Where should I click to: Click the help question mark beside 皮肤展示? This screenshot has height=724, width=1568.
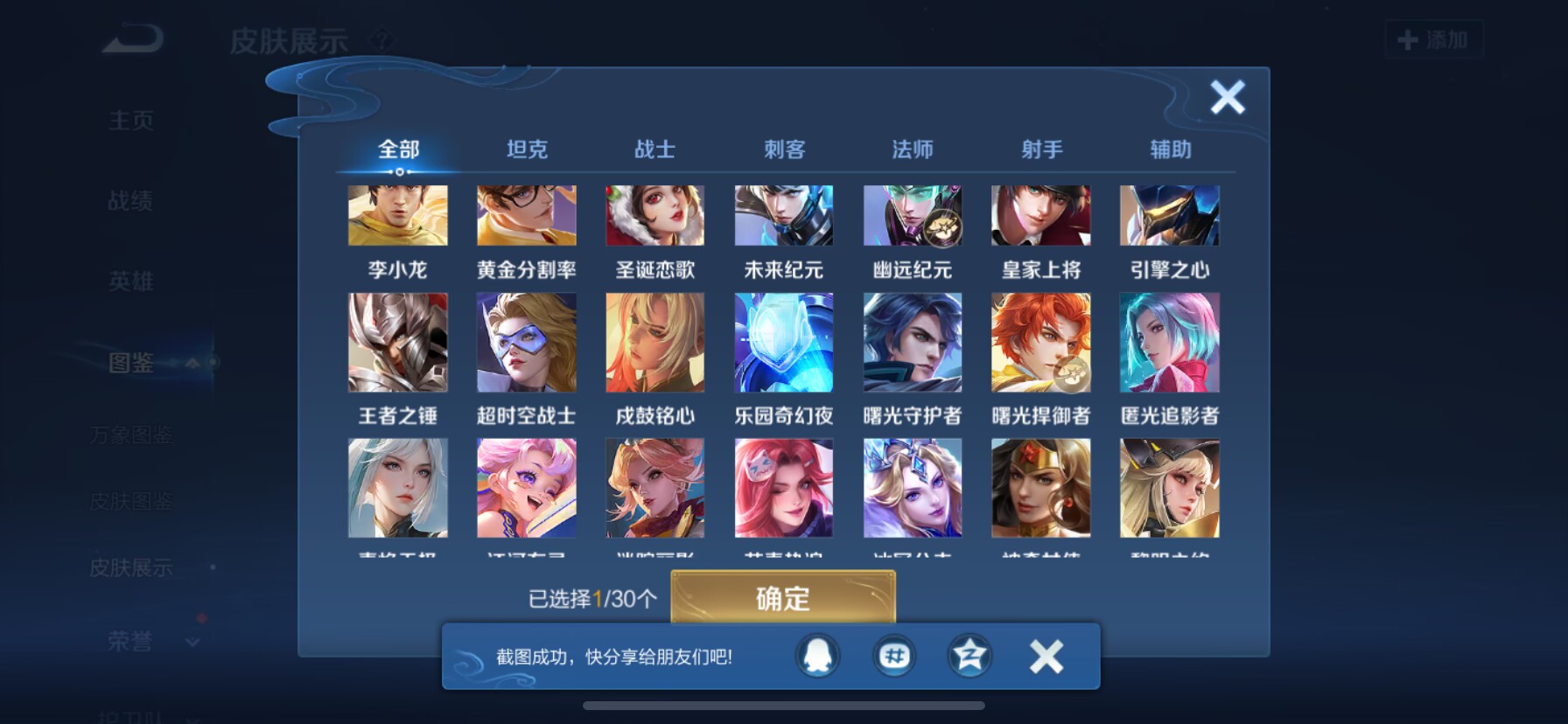tap(382, 38)
